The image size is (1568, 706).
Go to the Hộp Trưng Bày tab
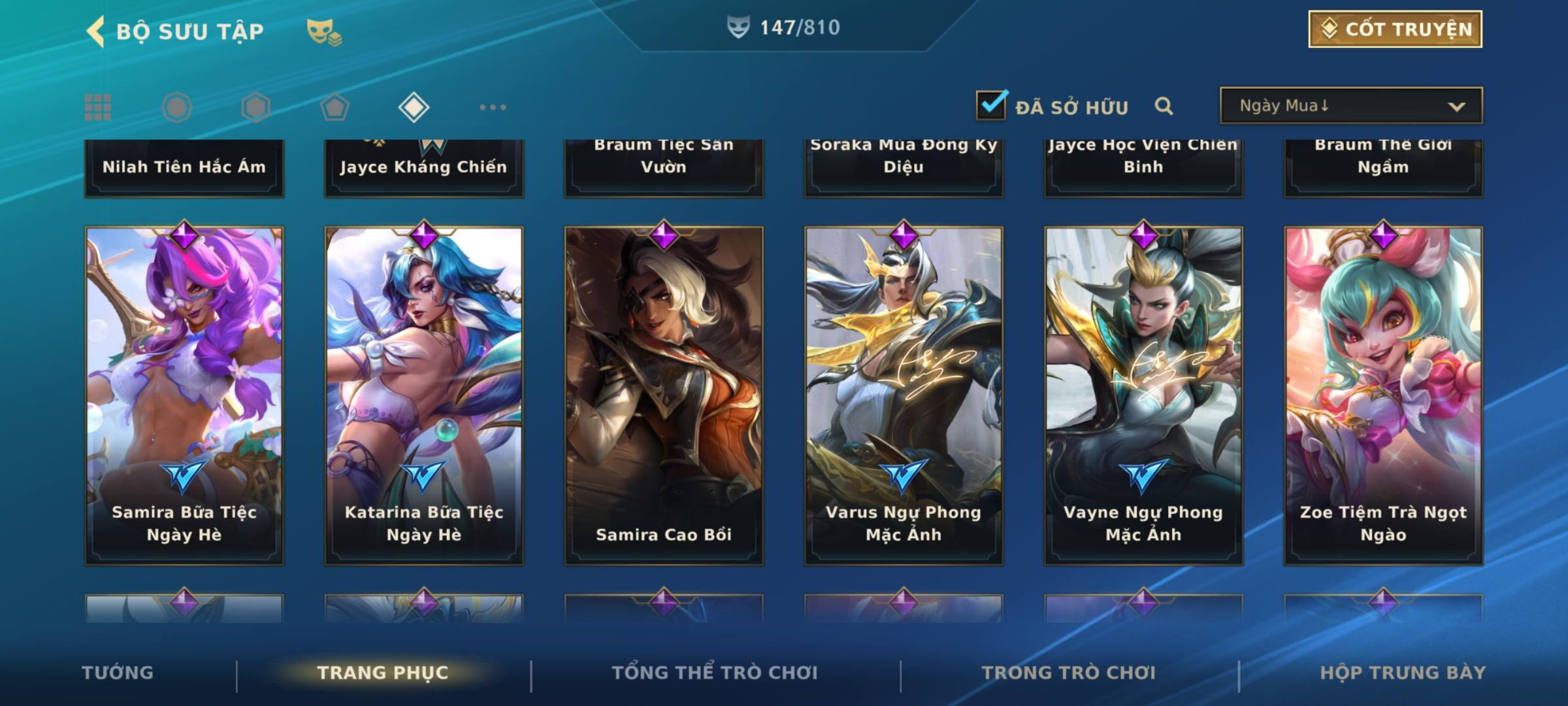(1403, 673)
